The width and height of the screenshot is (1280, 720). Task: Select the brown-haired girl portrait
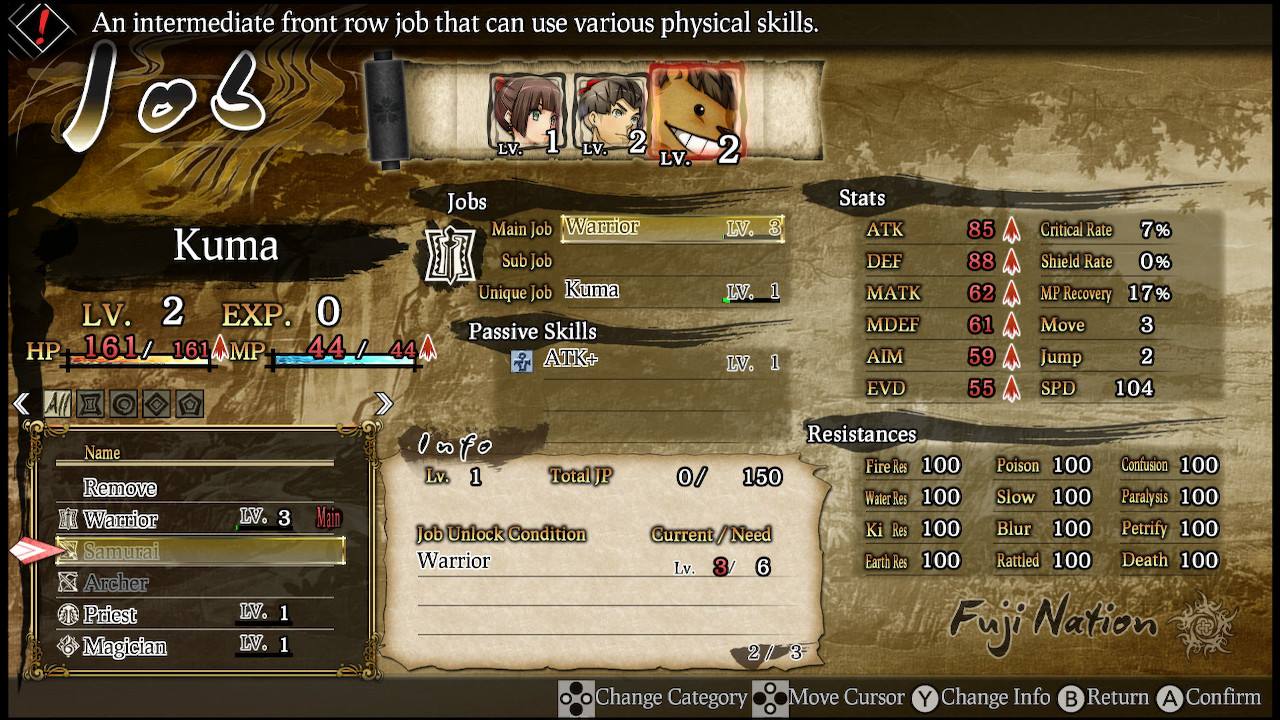pos(528,115)
